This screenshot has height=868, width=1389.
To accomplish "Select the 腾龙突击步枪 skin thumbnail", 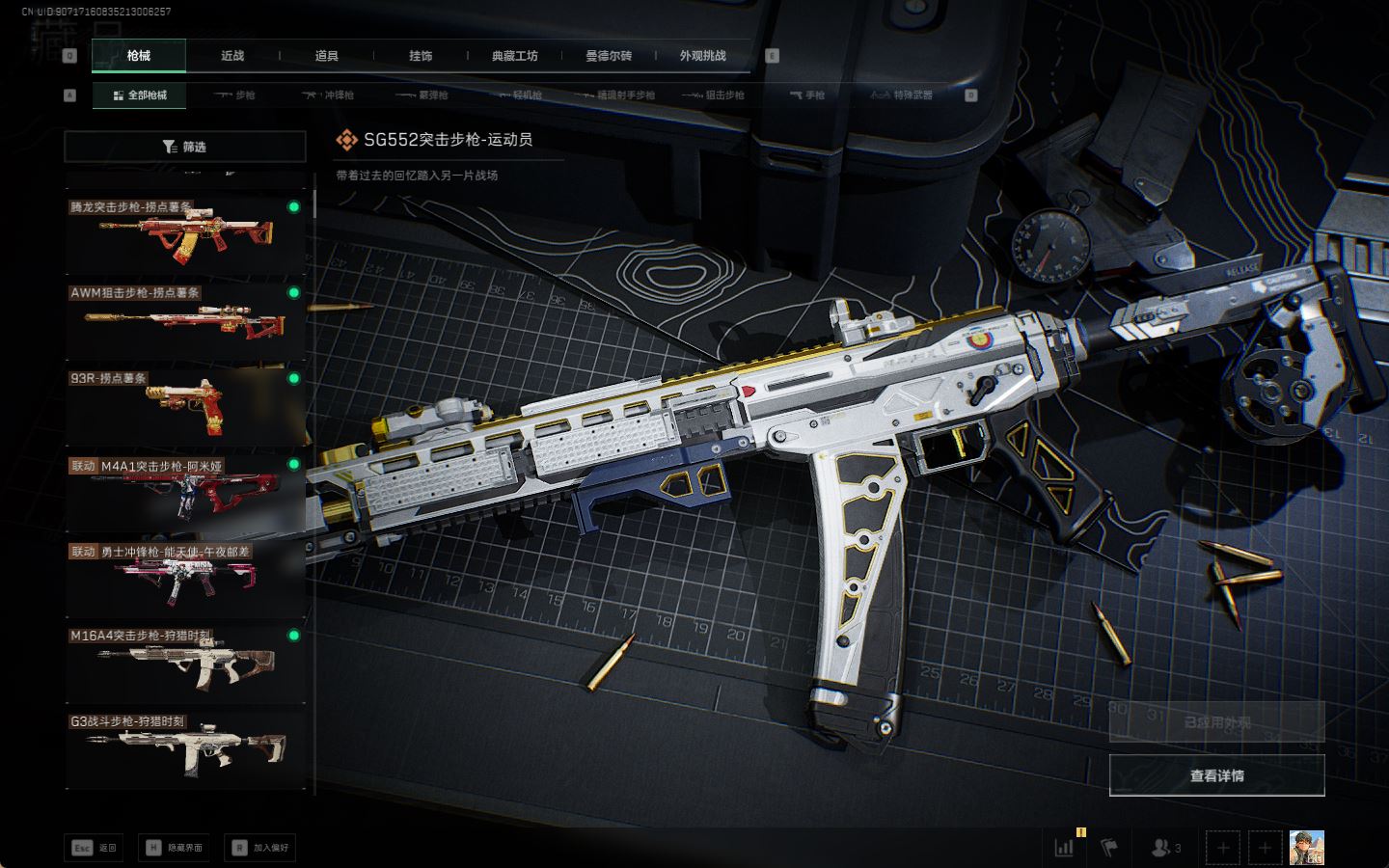I will tap(185, 234).
